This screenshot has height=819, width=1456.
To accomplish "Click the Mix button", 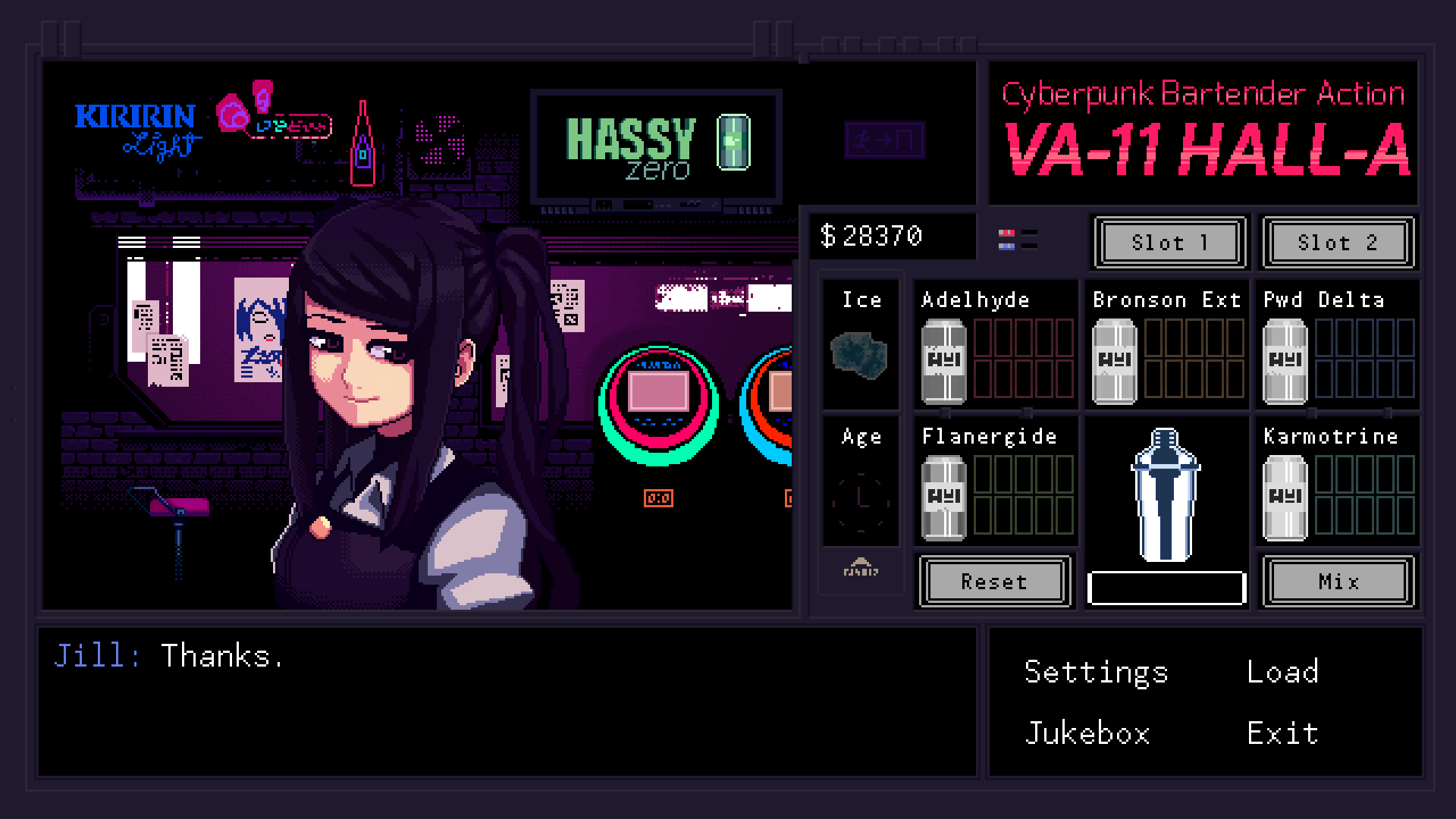I will pyautogui.click(x=1338, y=582).
